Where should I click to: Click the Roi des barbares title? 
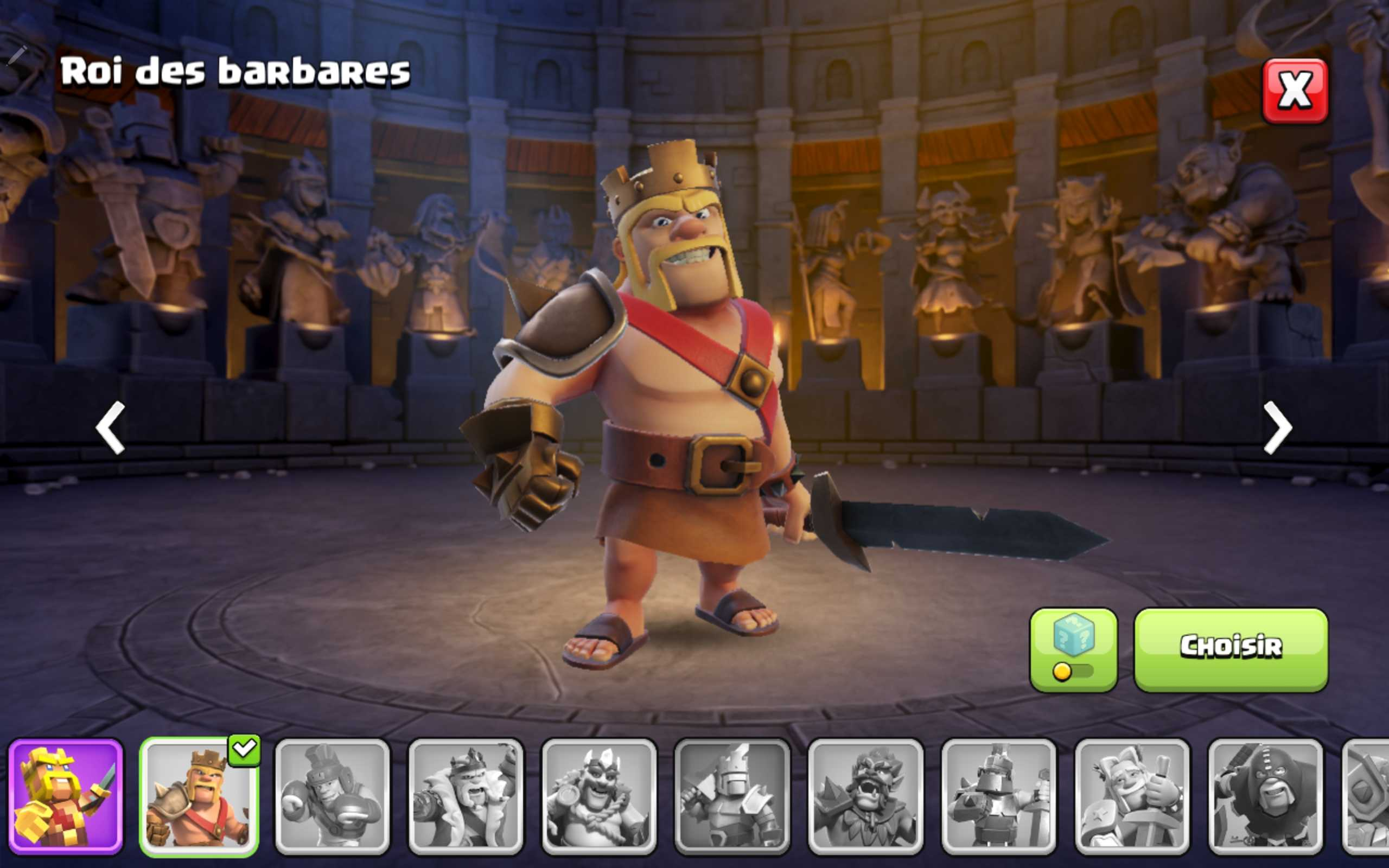235,72
